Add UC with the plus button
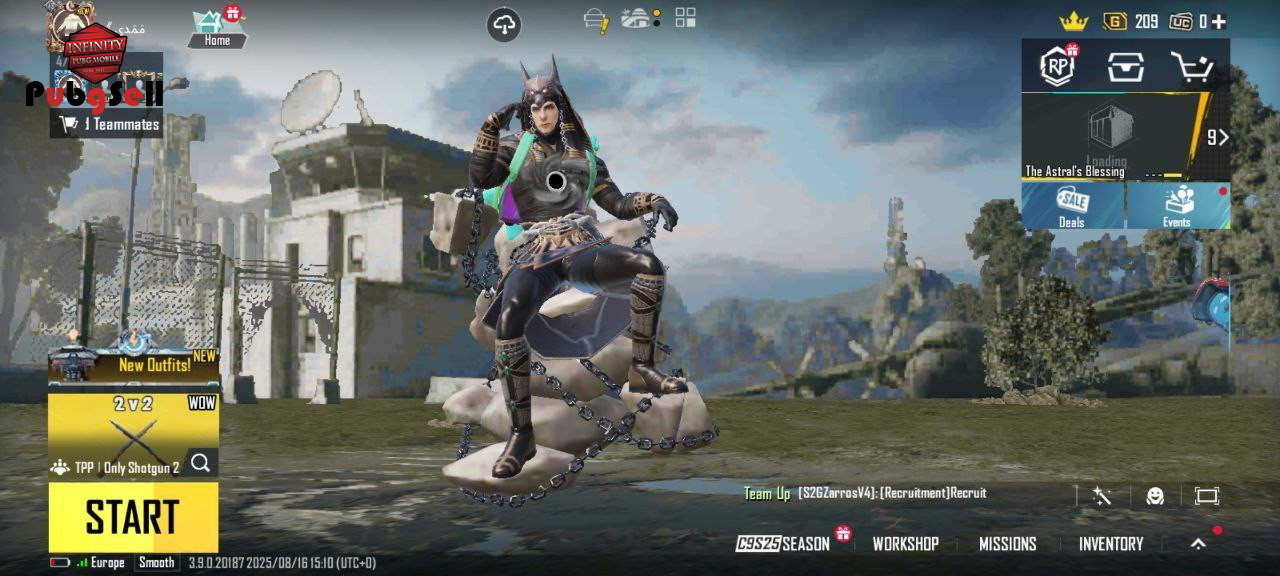The width and height of the screenshot is (1280, 576). coord(1219,22)
